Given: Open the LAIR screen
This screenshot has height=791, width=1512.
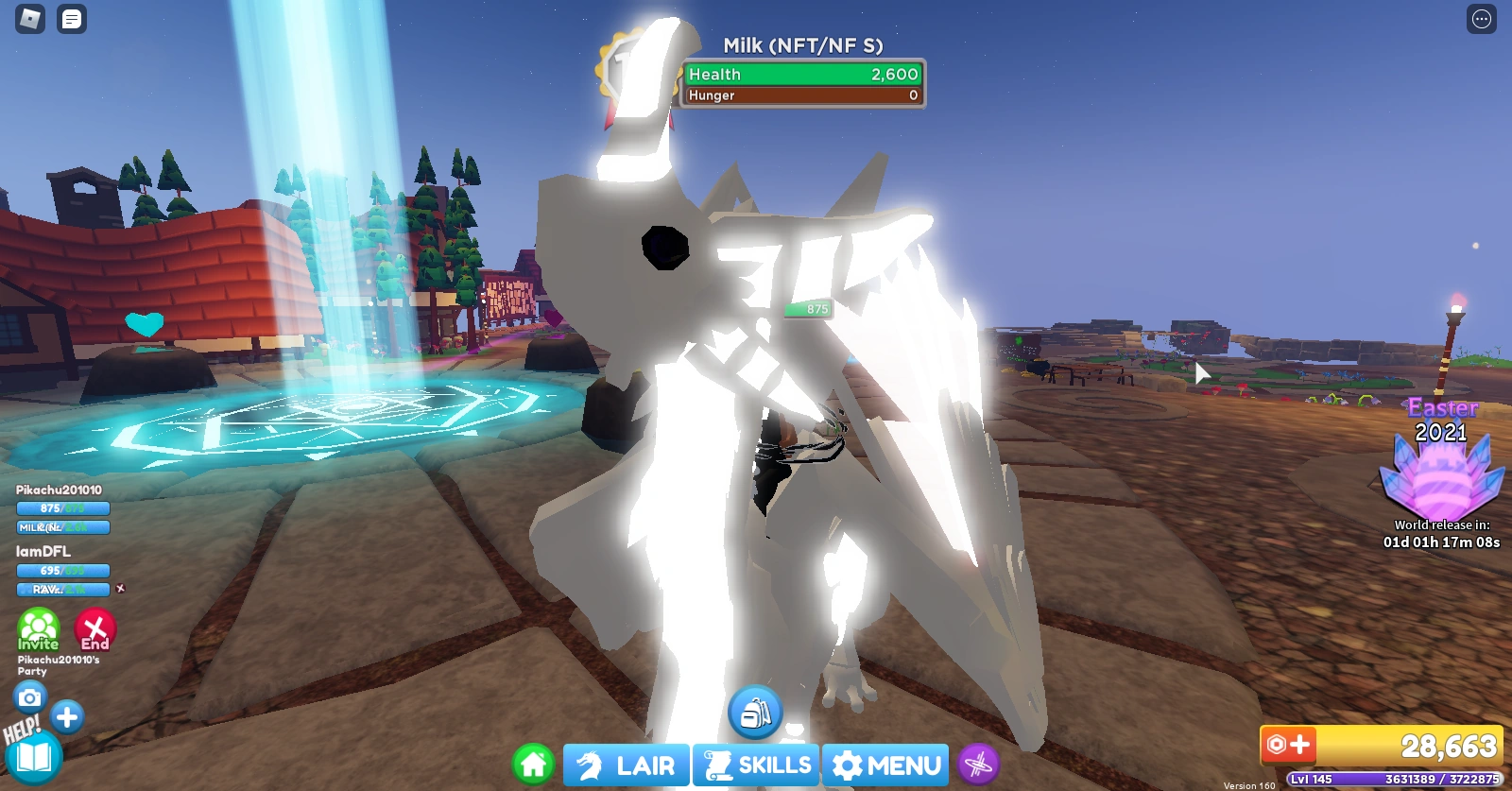Looking at the screenshot, I should point(627,765).
